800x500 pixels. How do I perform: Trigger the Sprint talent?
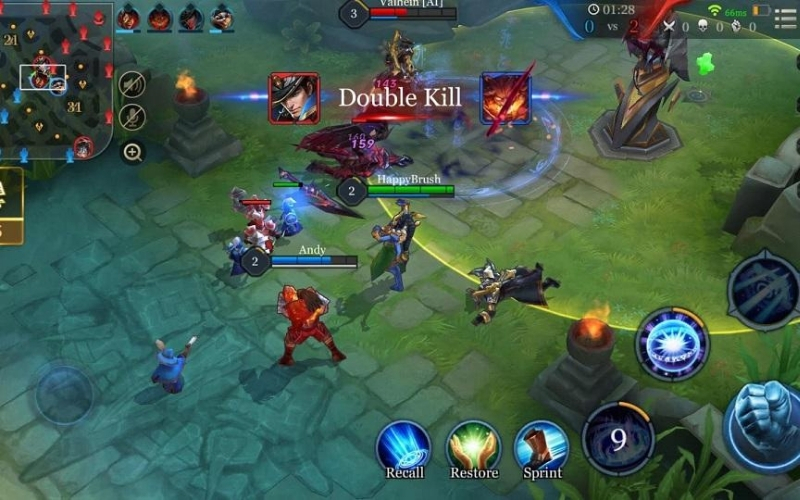pos(541,447)
